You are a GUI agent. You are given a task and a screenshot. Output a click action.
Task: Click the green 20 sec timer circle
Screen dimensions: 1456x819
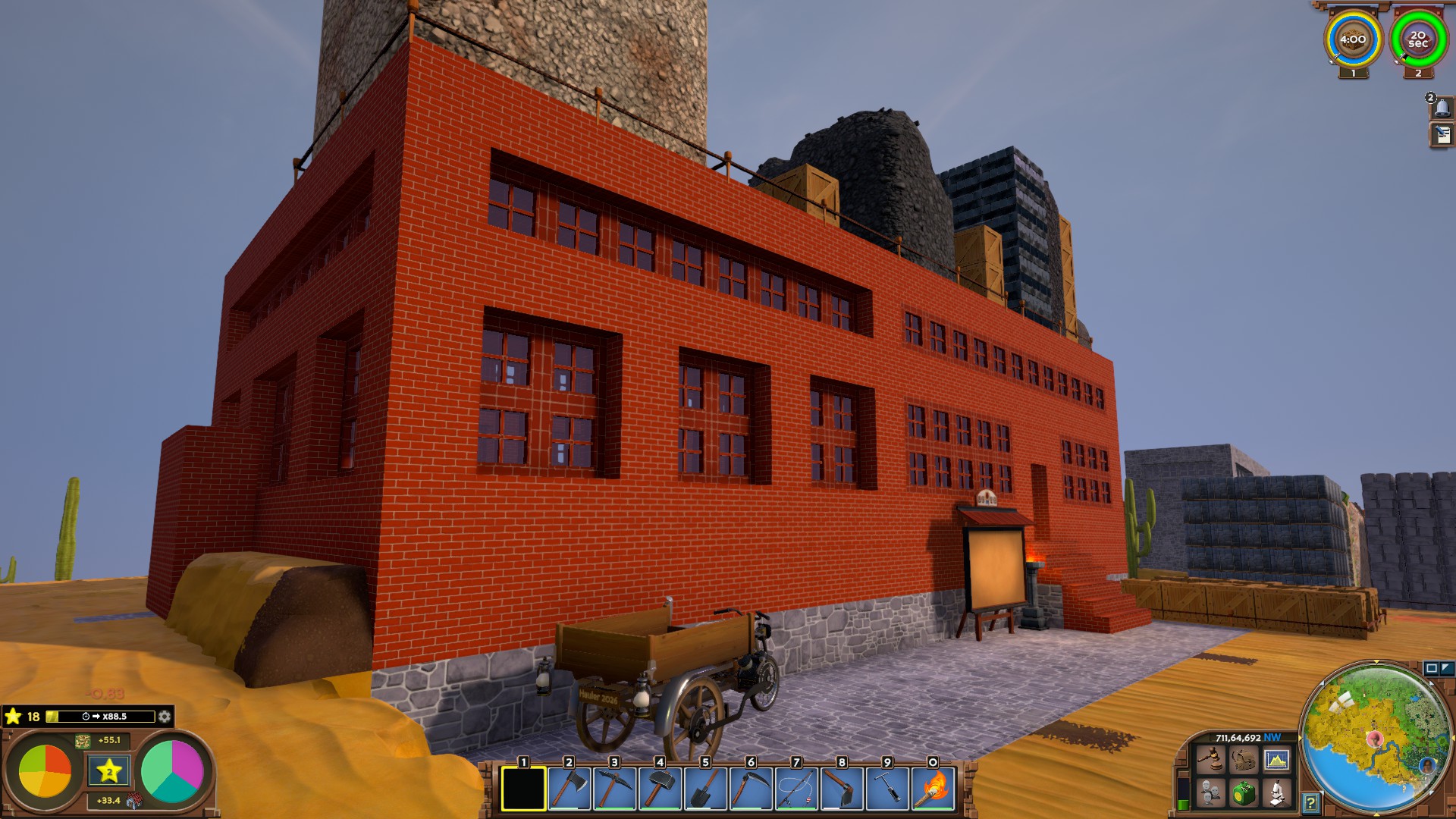click(x=1418, y=40)
